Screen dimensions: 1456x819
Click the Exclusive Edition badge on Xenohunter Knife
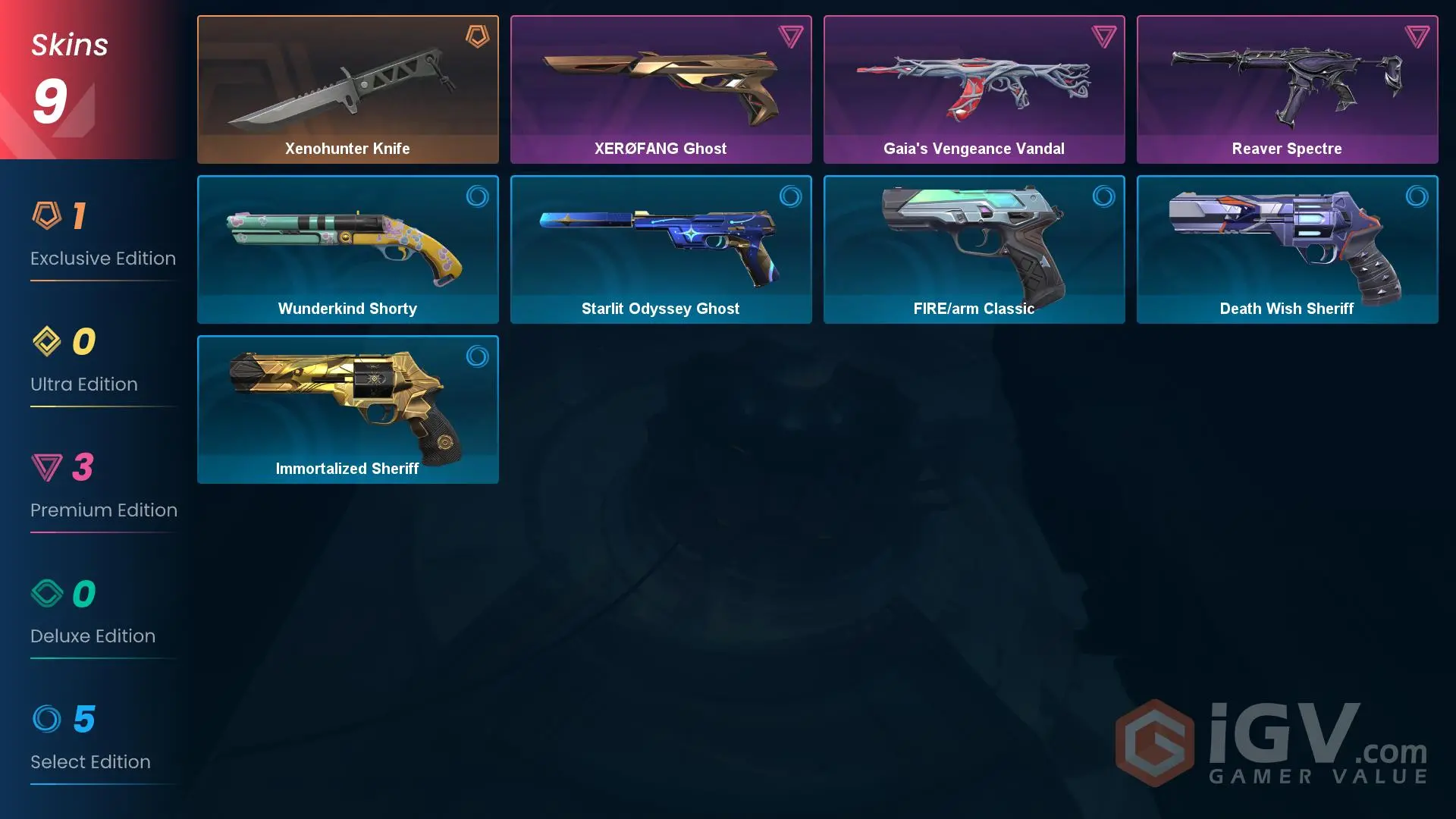click(x=477, y=36)
